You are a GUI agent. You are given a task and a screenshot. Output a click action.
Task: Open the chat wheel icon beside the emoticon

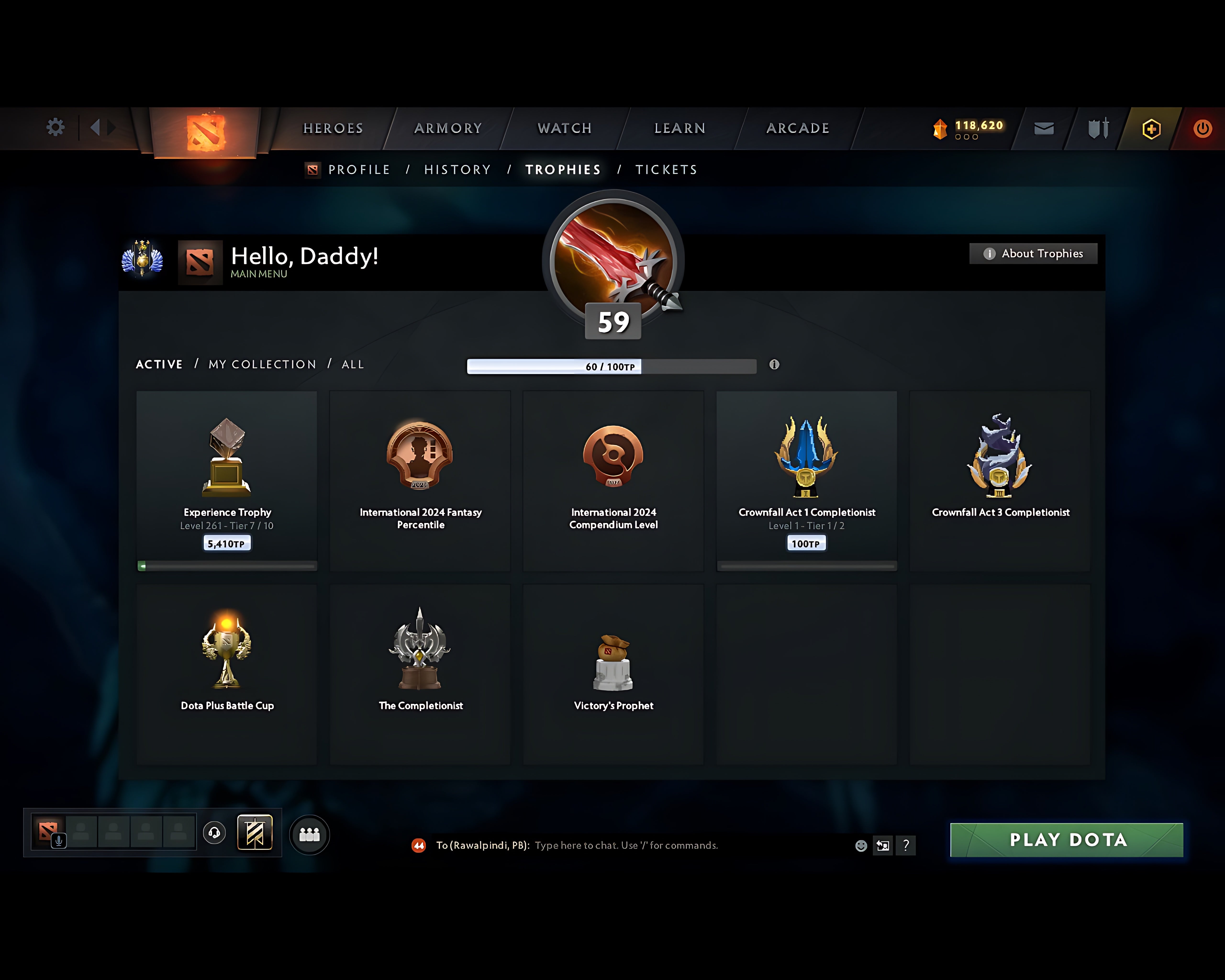(882, 845)
